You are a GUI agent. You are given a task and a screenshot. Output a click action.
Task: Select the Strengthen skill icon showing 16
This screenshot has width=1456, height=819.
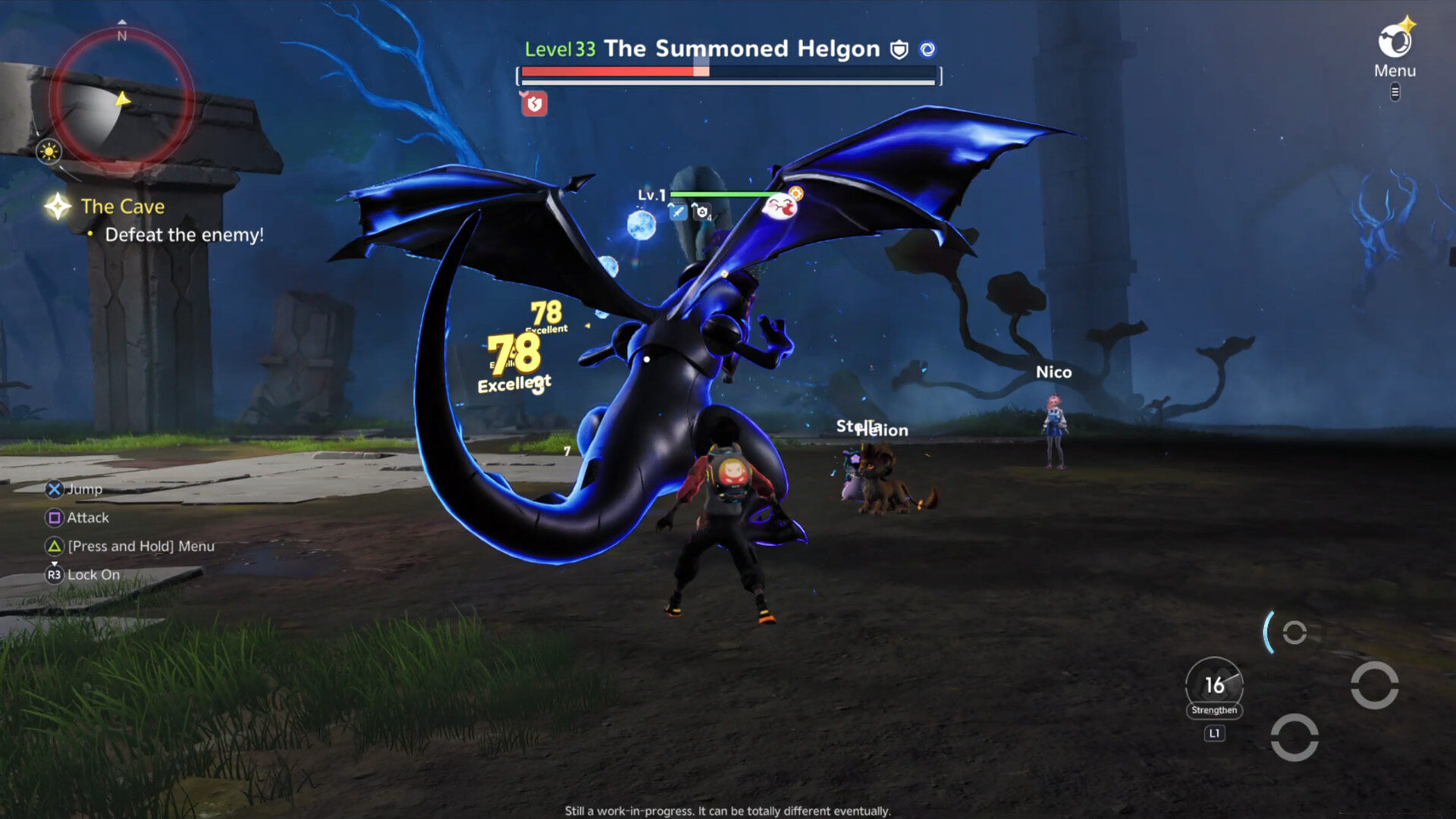pos(1213,686)
